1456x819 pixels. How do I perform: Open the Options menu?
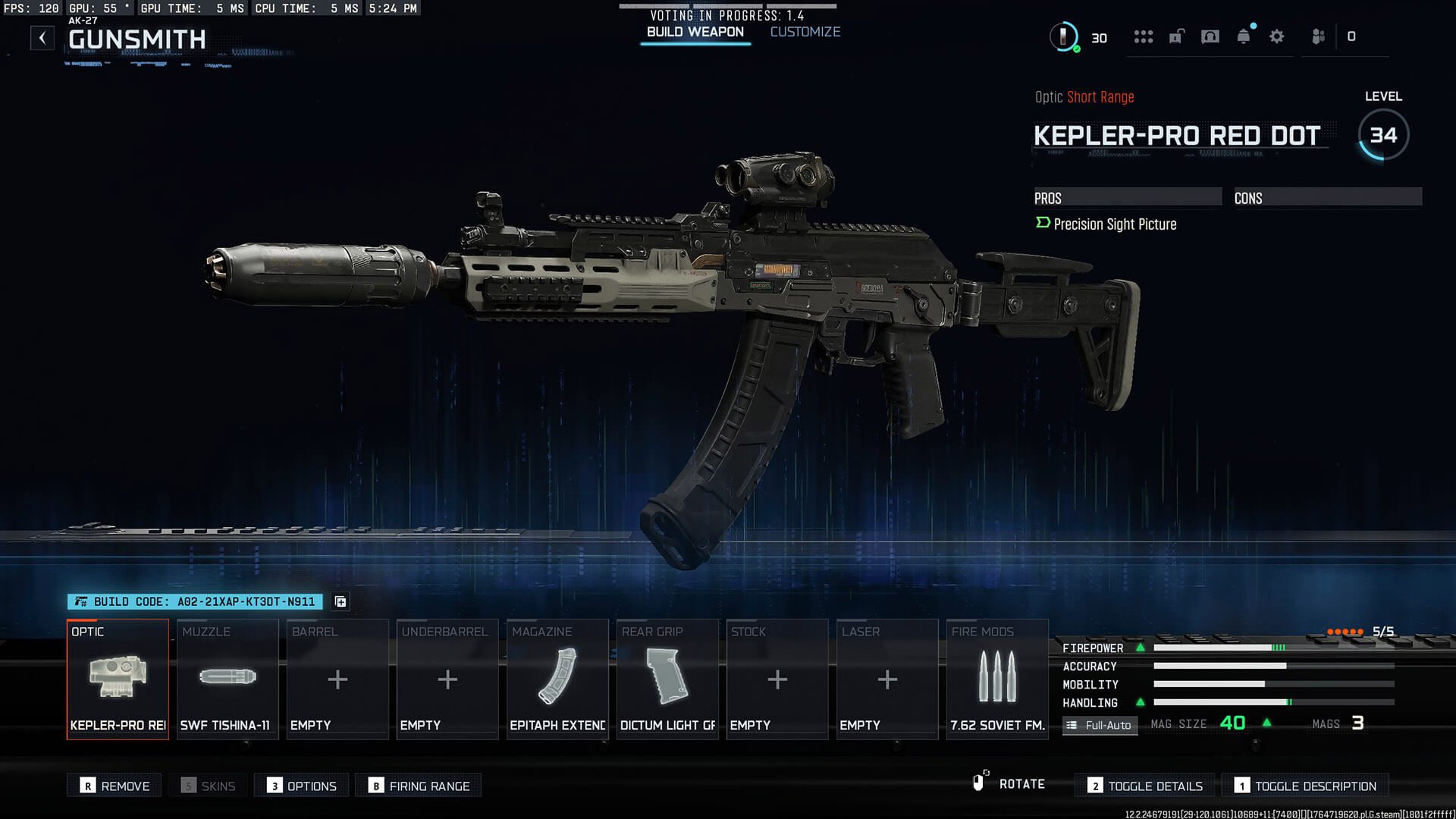tap(302, 786)
